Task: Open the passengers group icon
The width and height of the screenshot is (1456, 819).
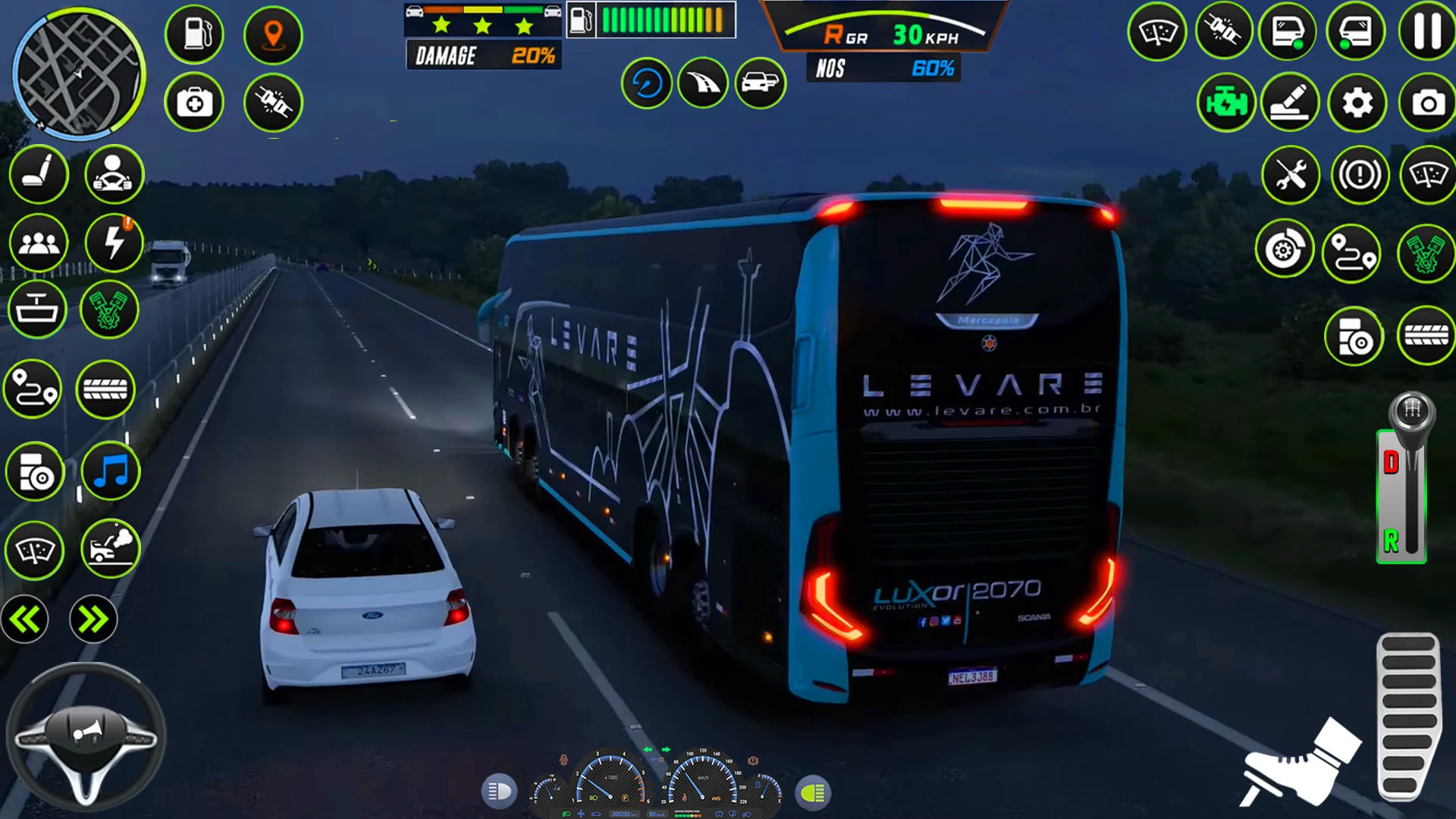Action: [38, 243]
